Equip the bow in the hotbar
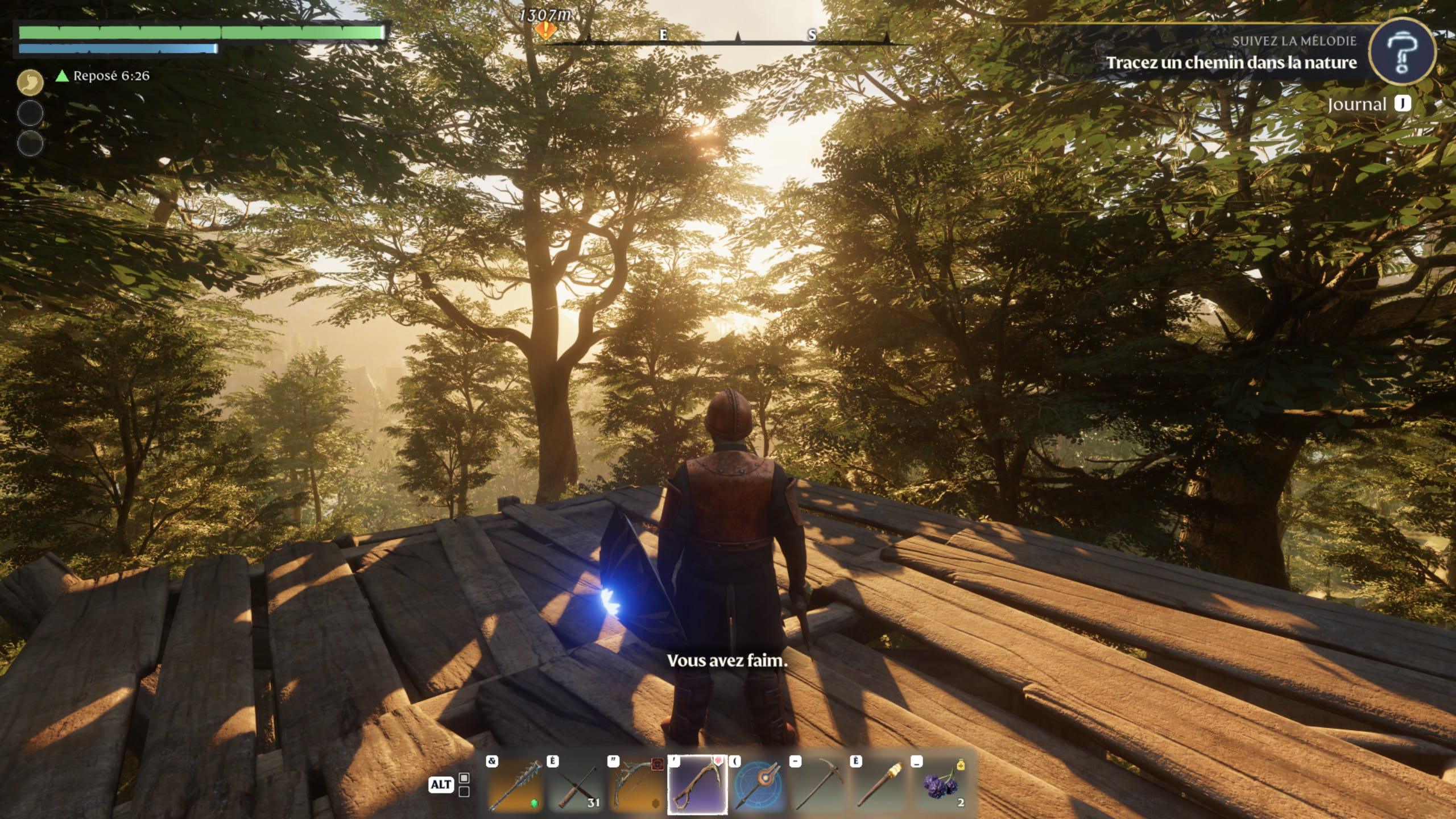This screenshot has width=1456, height=819. [x=637, y=785]
